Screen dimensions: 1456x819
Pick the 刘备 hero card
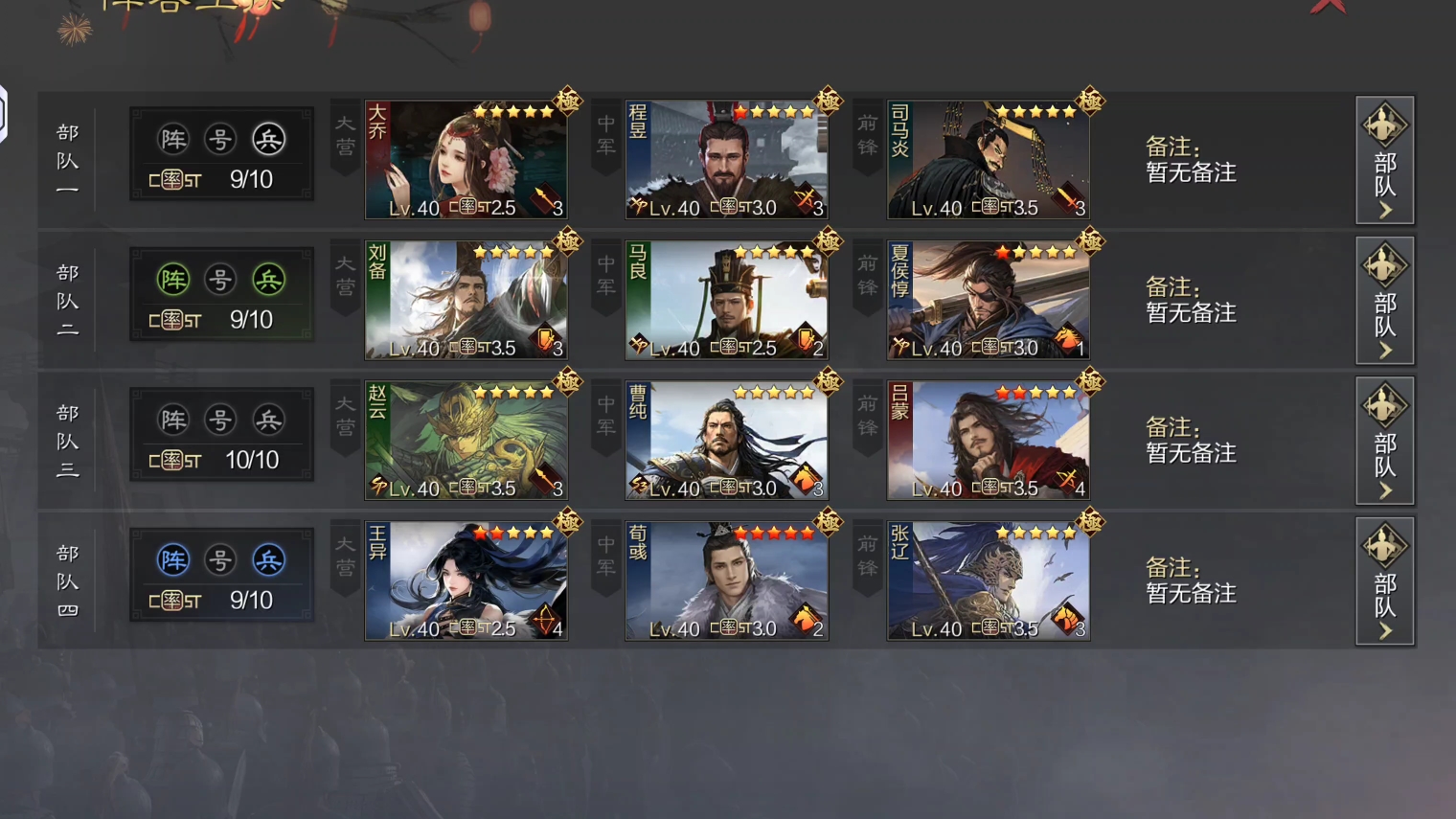click(x=466, y=301)
